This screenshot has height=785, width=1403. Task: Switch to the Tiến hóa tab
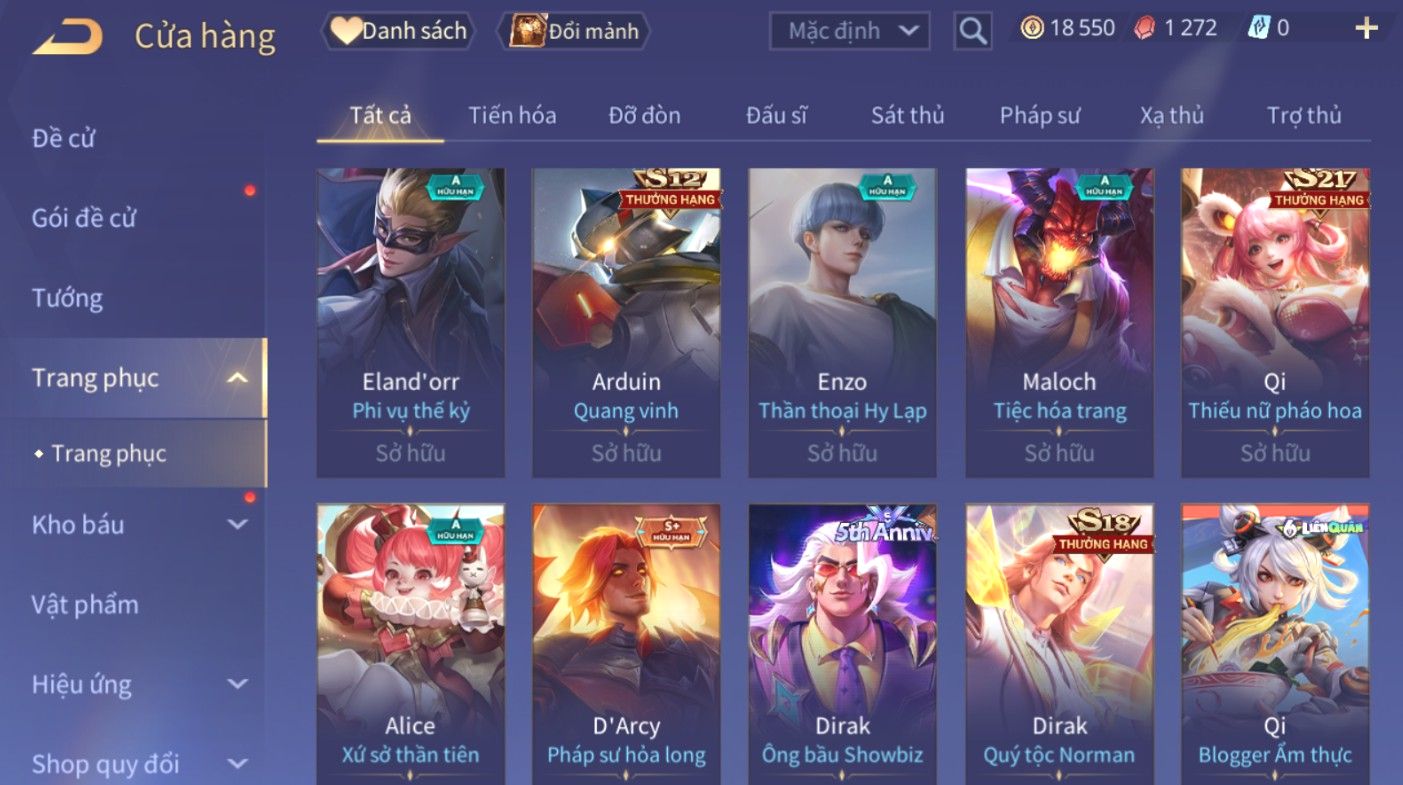[512, 115]
